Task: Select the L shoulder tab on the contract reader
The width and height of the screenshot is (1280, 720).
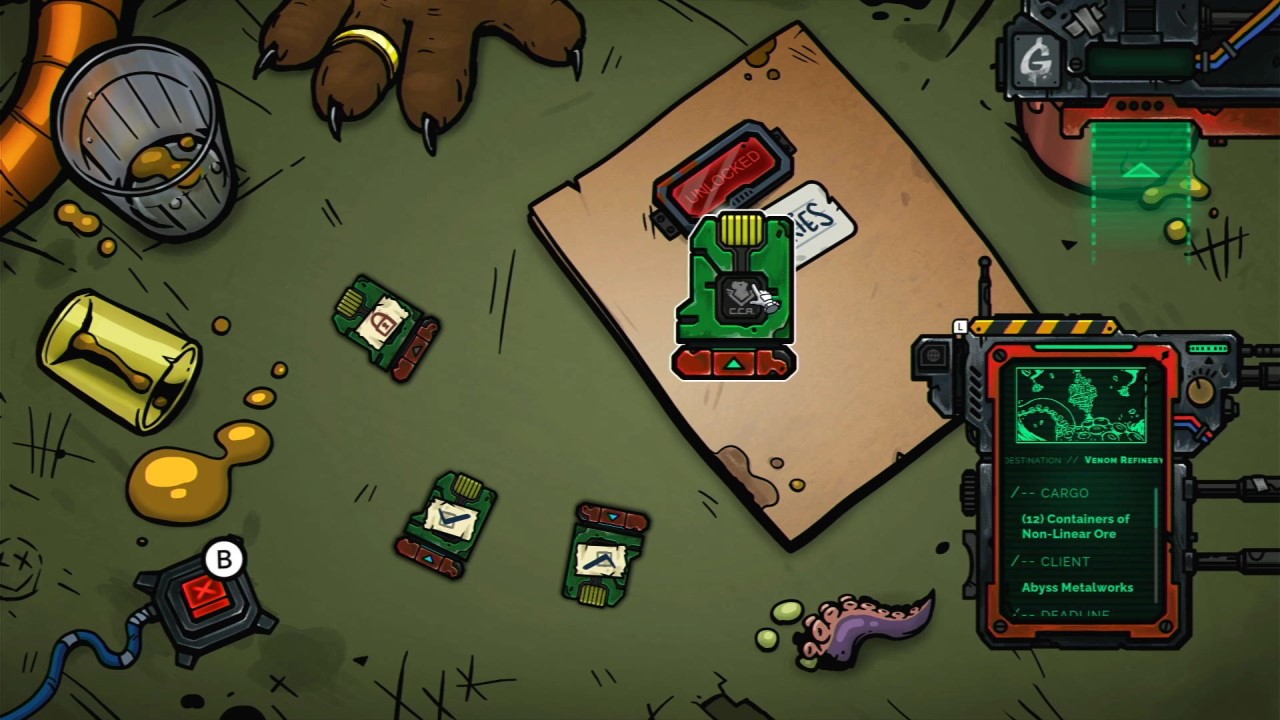Action: [960, 327]
